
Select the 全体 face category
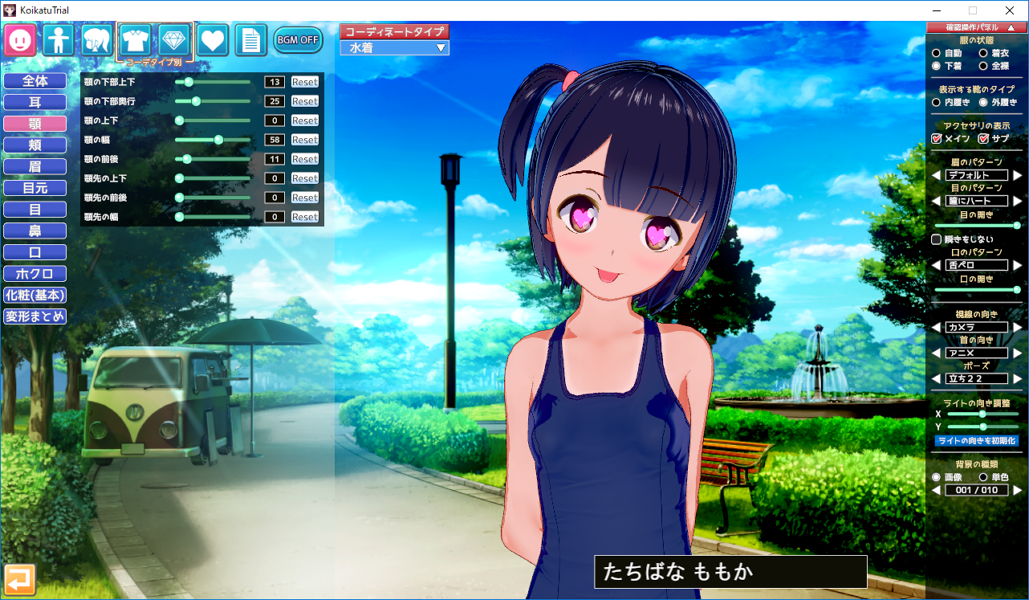(35, 81)
